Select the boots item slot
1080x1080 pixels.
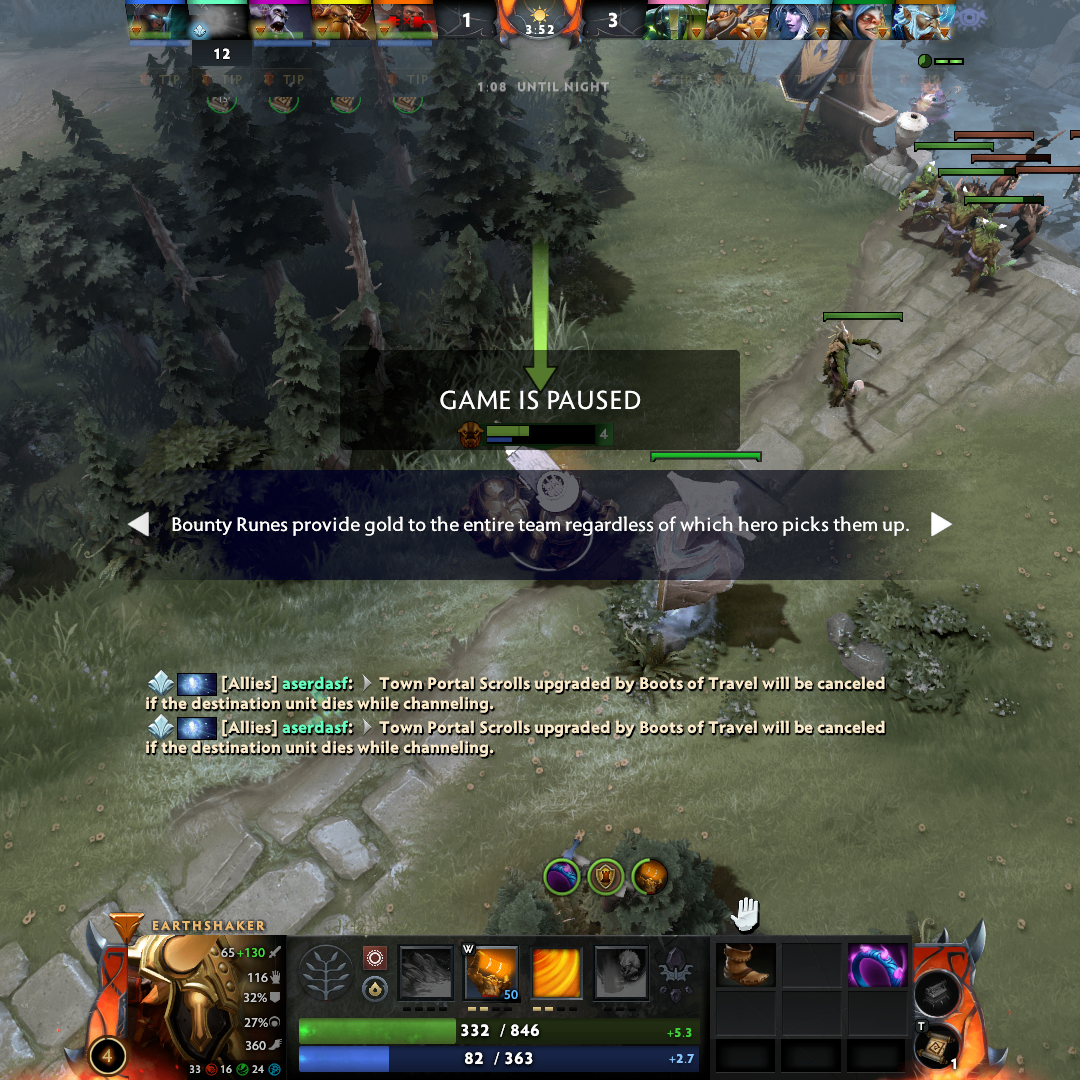click(746, 965)
